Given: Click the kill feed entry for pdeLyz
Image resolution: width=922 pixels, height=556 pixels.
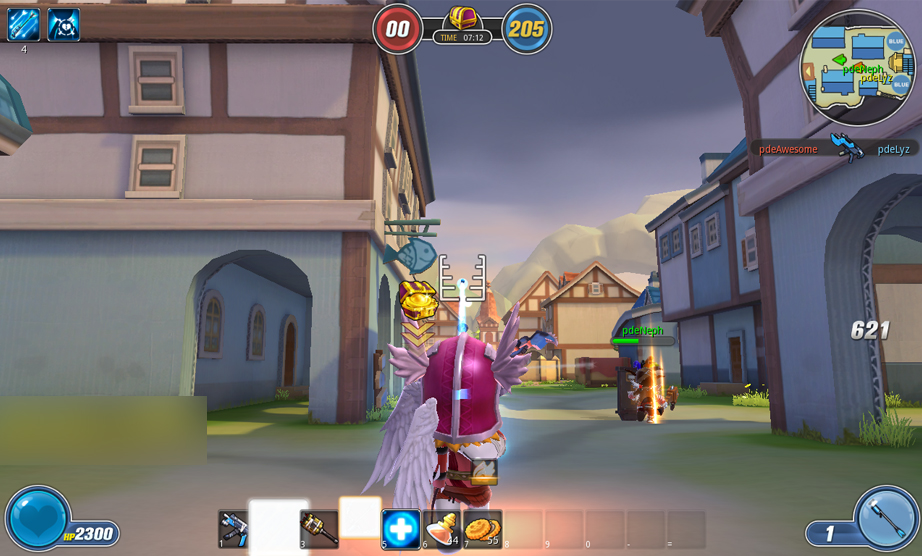Looking at the screenshot, I should click(x=893, y=149).
